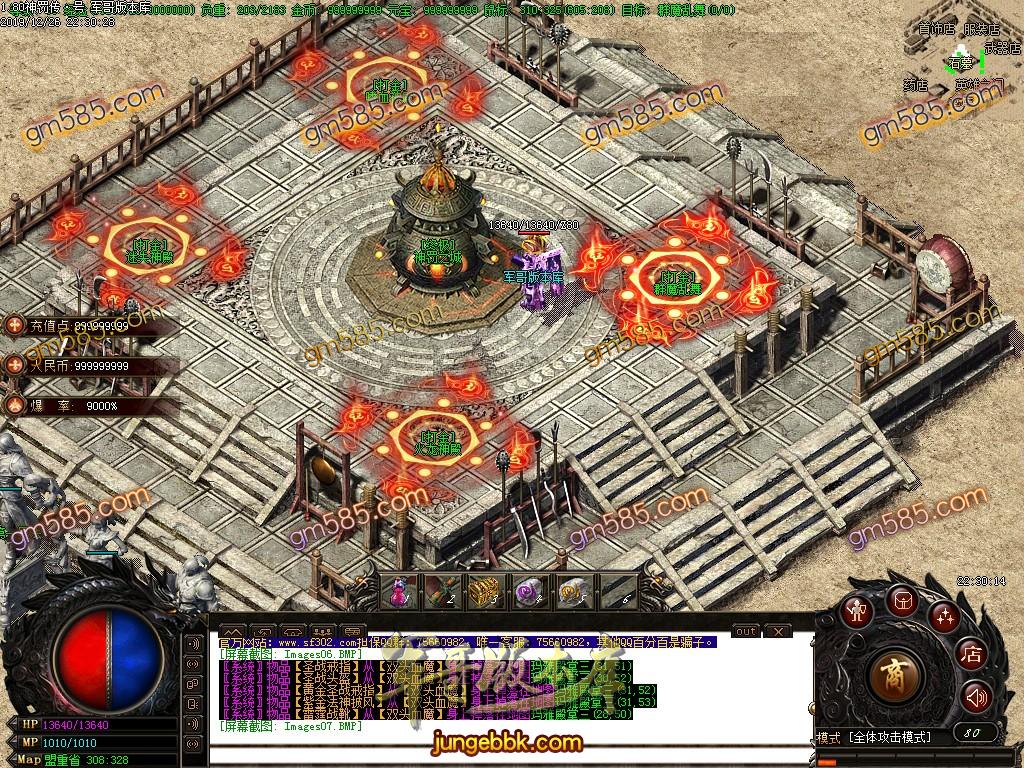Open the minimap showing 武器店 and 药店
Image resolution: width=1024 pixels, height=768 pixels.
point(958,58)
